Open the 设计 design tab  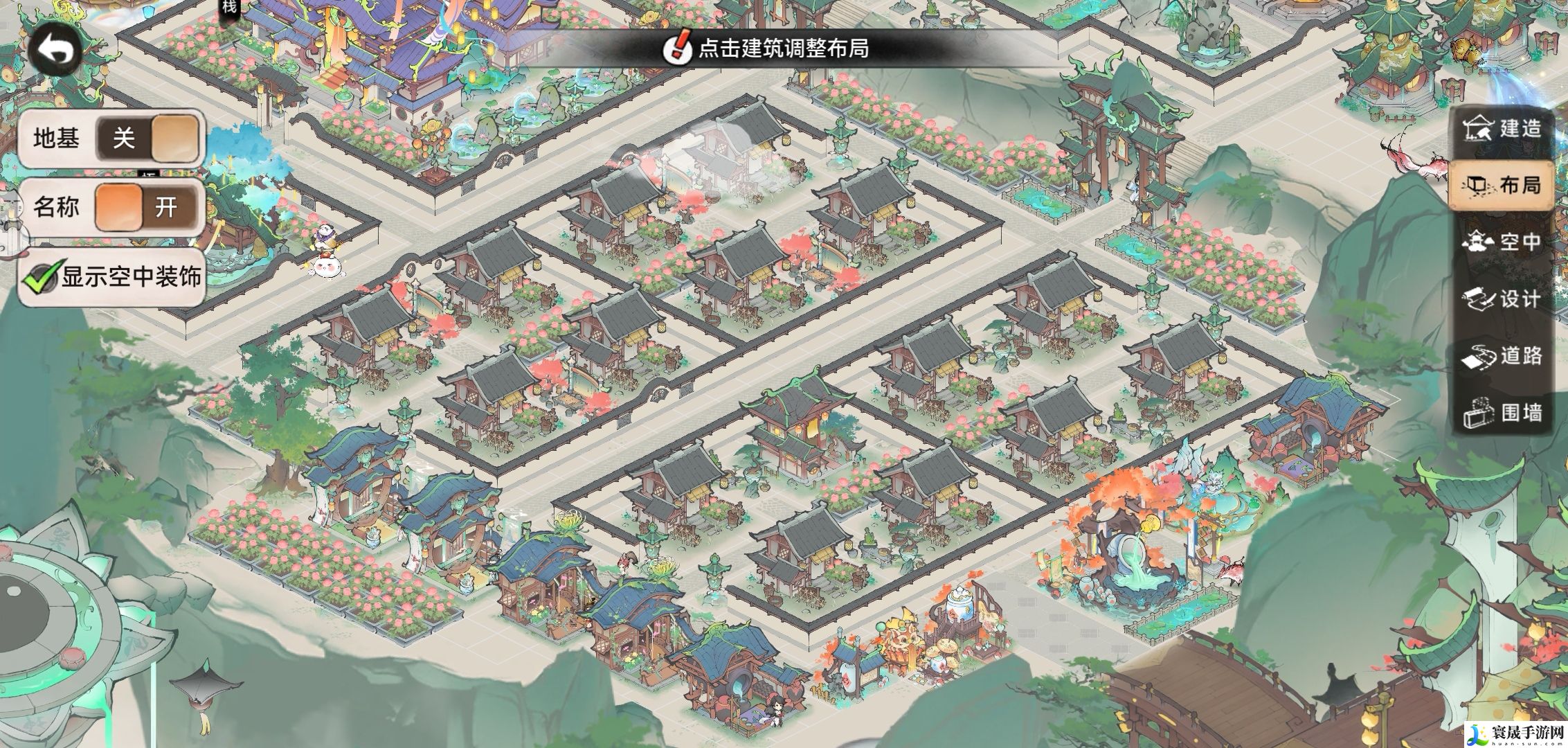pyautogui.click(x=1501, y=299)
